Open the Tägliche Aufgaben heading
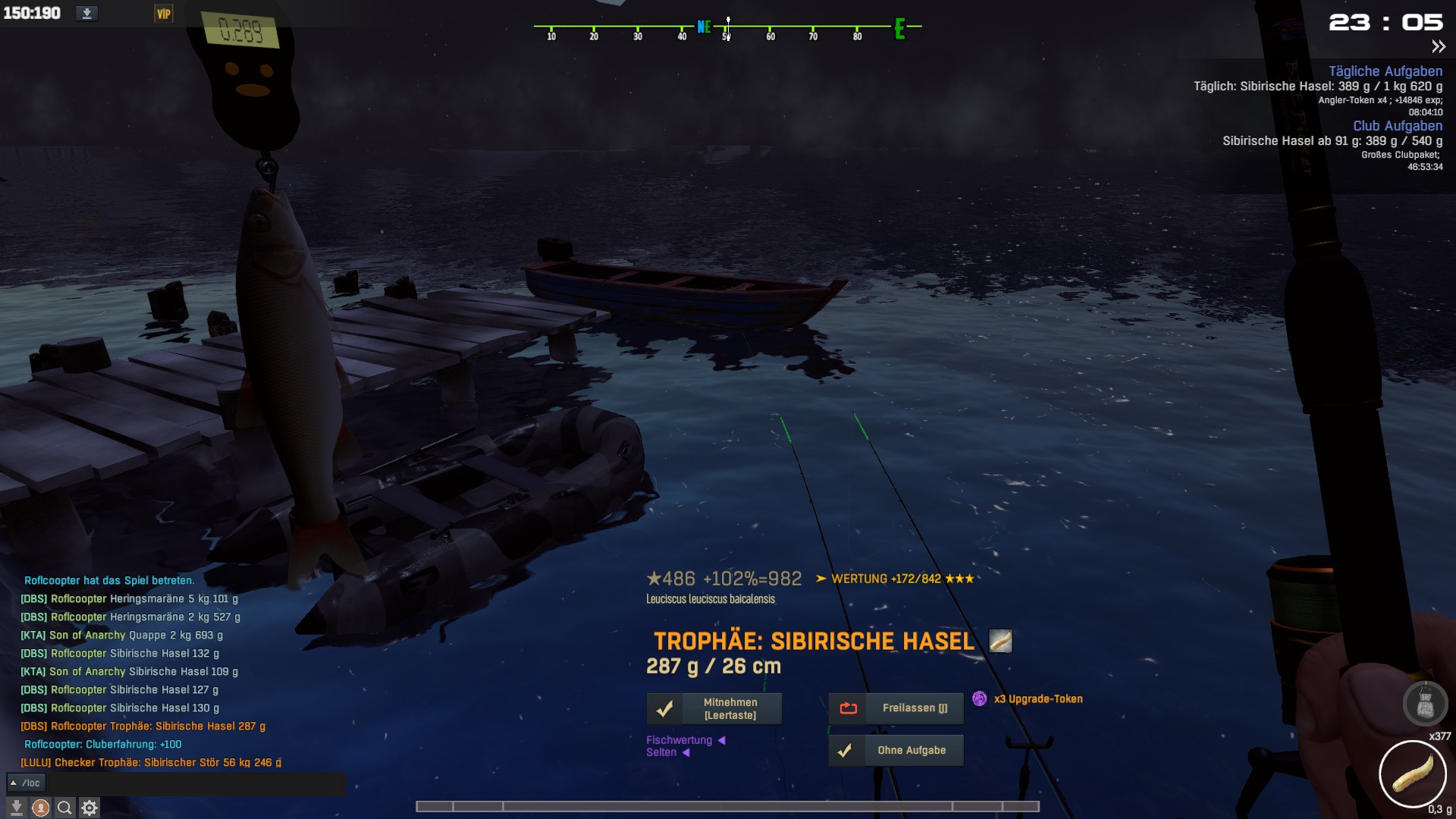This screenshot has width=1456, height=819. click(1385, 71)
